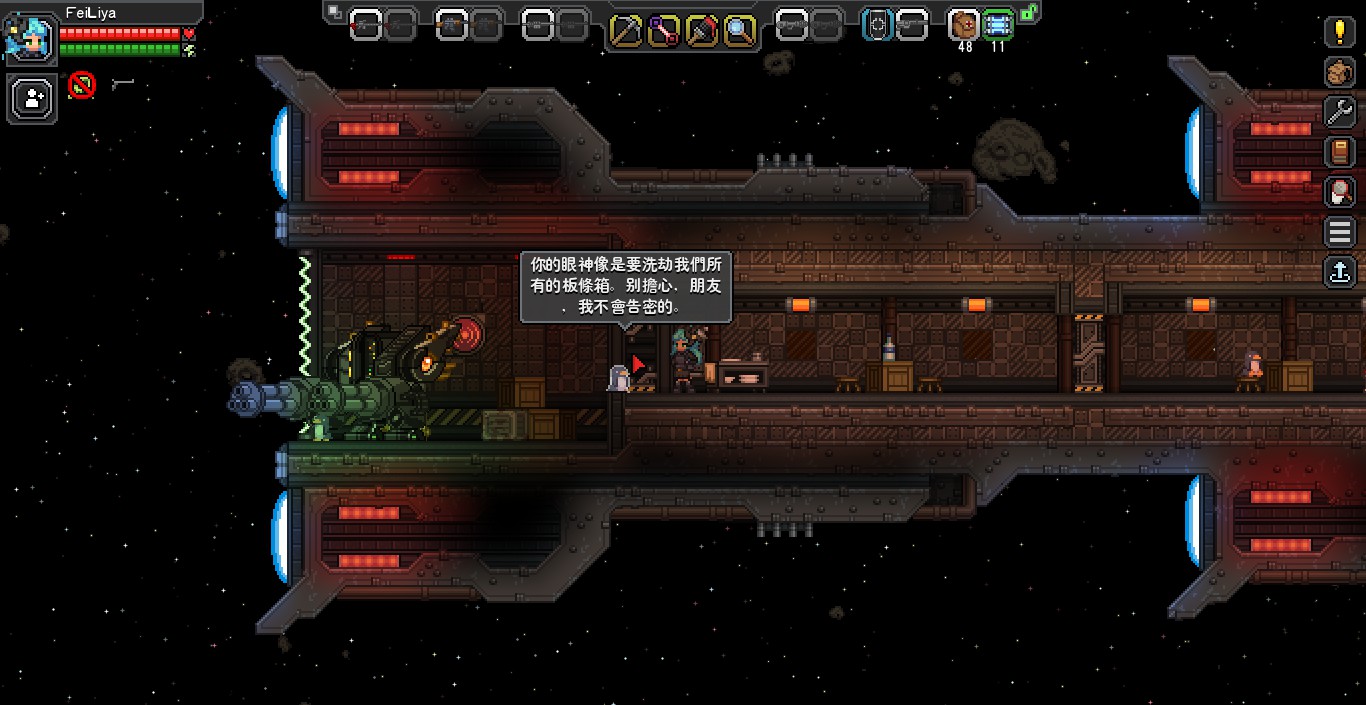Viewport: 1366px width, 705px height.
Task: Click the add party member button
Action: [33, 98]
